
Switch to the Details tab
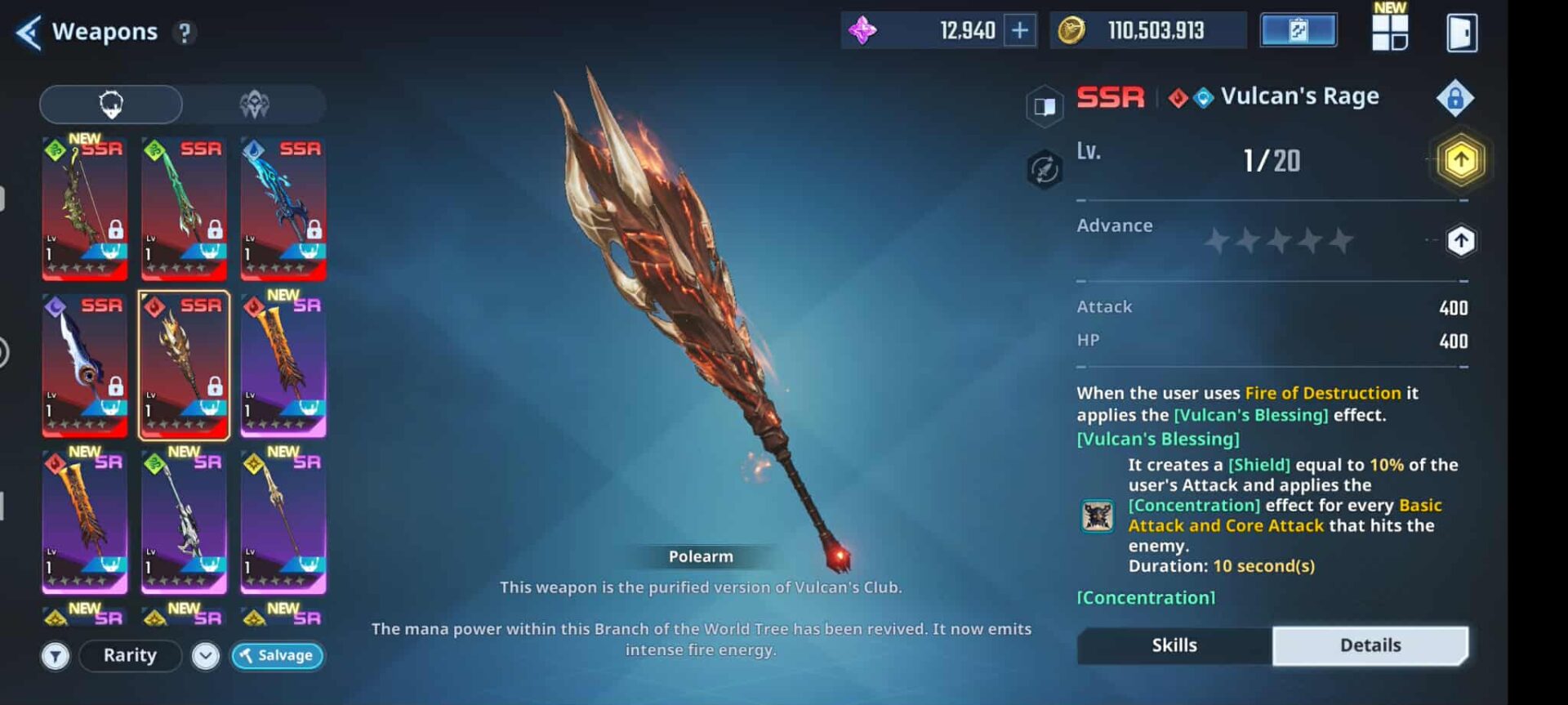point(1370,645)
